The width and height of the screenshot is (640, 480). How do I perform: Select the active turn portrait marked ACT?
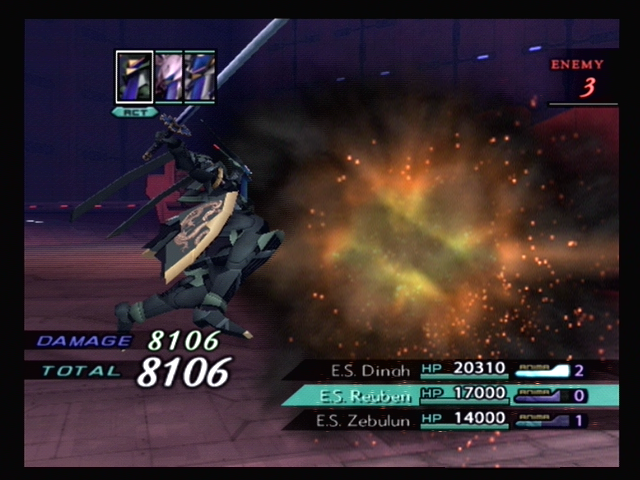pyautogui.click(x=134, y=76)
